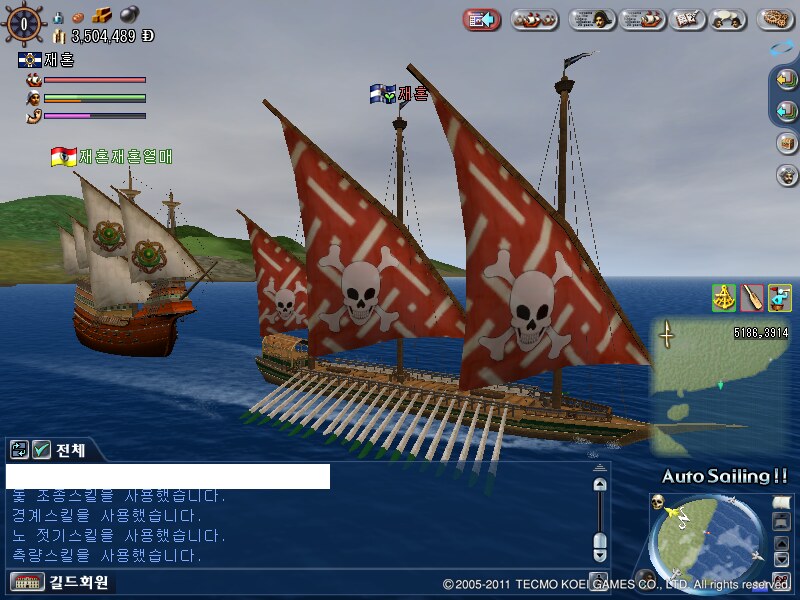Click the yellow arrow side-panel button

point(786,81)
